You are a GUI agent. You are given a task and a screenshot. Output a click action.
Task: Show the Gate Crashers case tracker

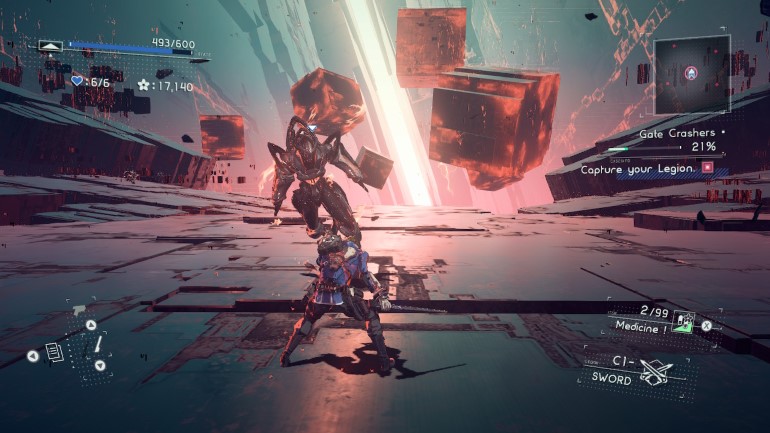679,133
